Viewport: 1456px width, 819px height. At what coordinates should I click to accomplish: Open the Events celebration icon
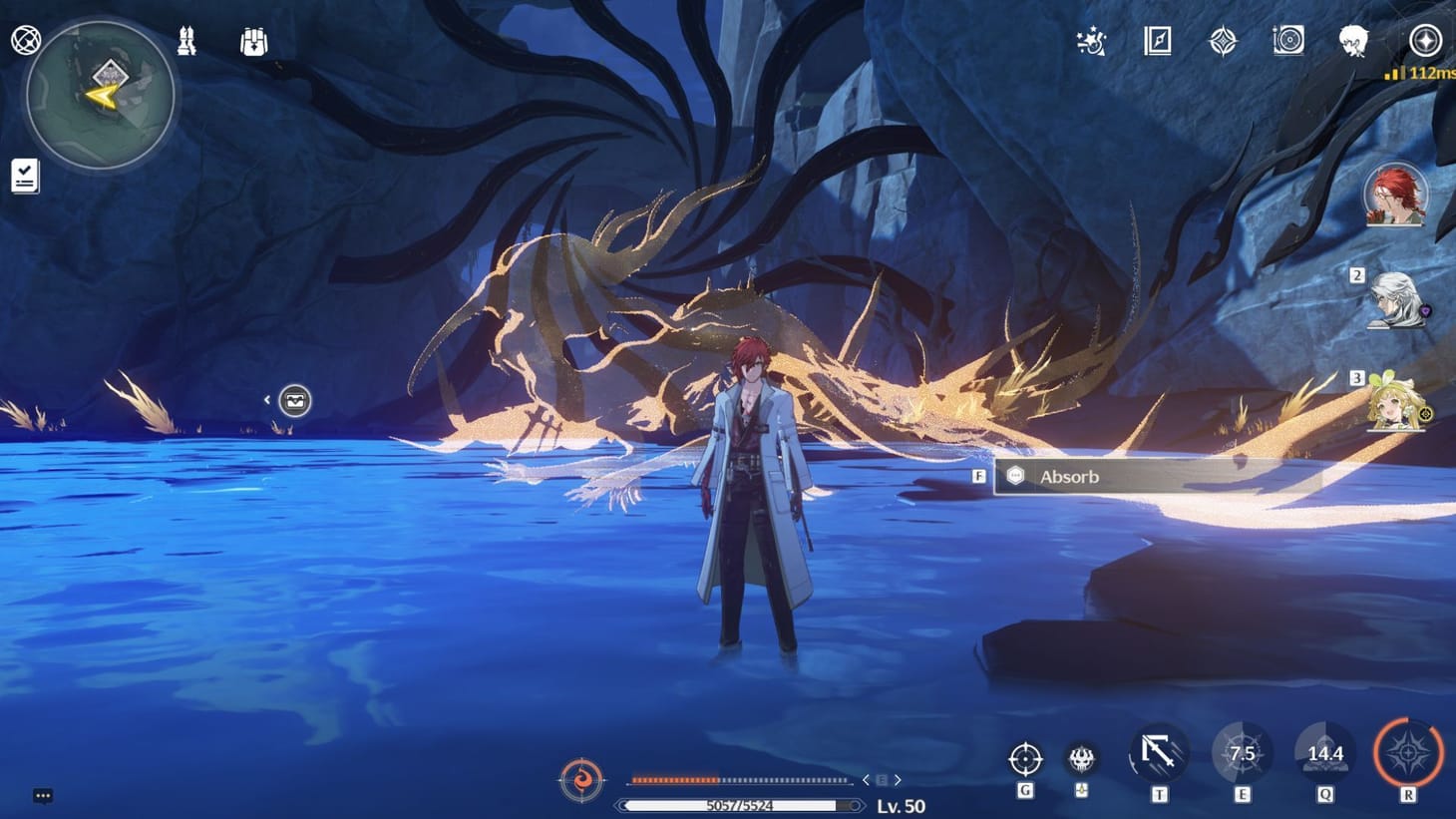coord(1092,42)
